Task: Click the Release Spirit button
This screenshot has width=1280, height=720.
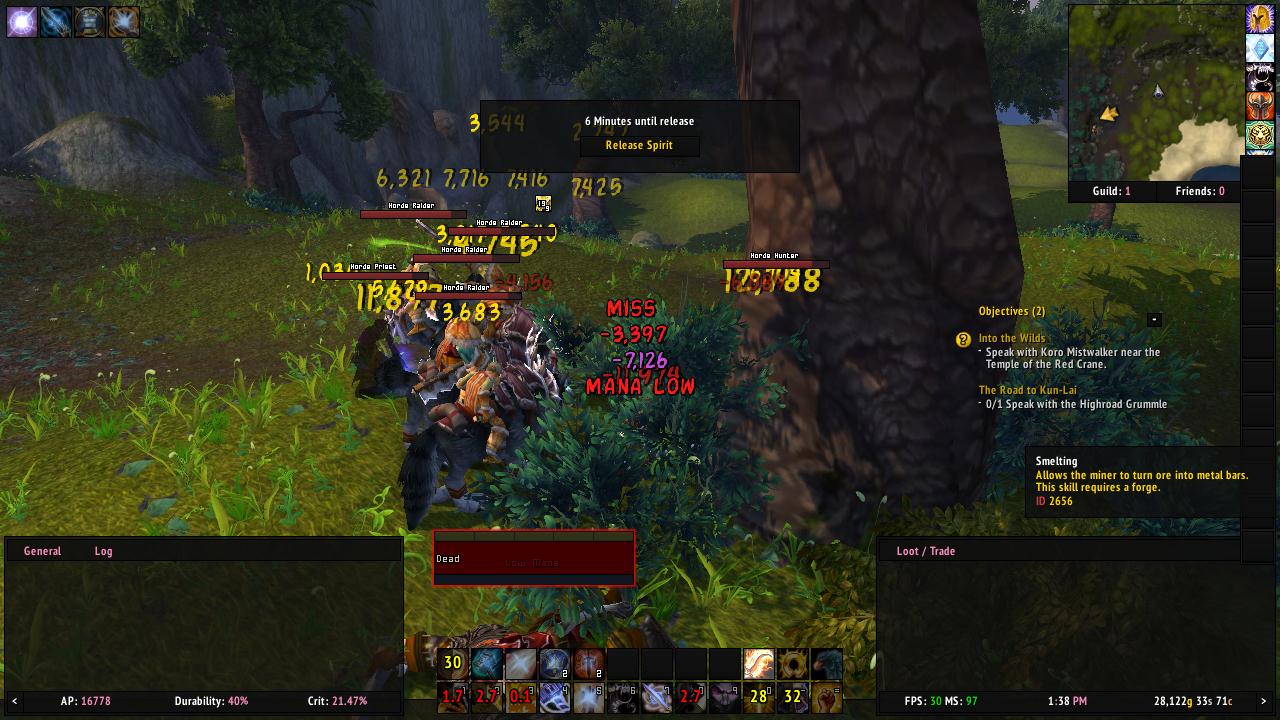Action: [639, 146]
